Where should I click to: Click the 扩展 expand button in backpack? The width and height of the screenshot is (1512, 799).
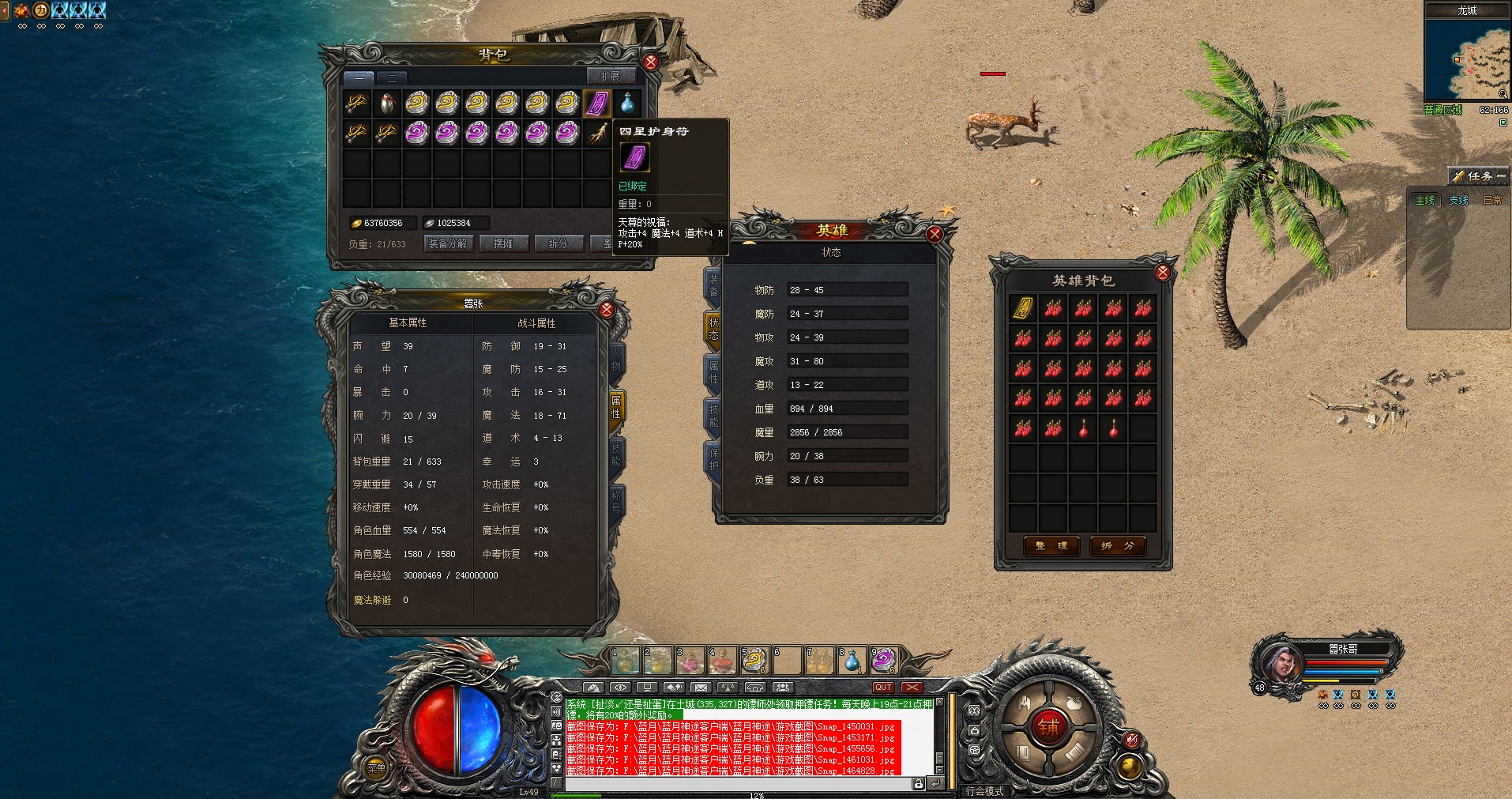point(610,77)
